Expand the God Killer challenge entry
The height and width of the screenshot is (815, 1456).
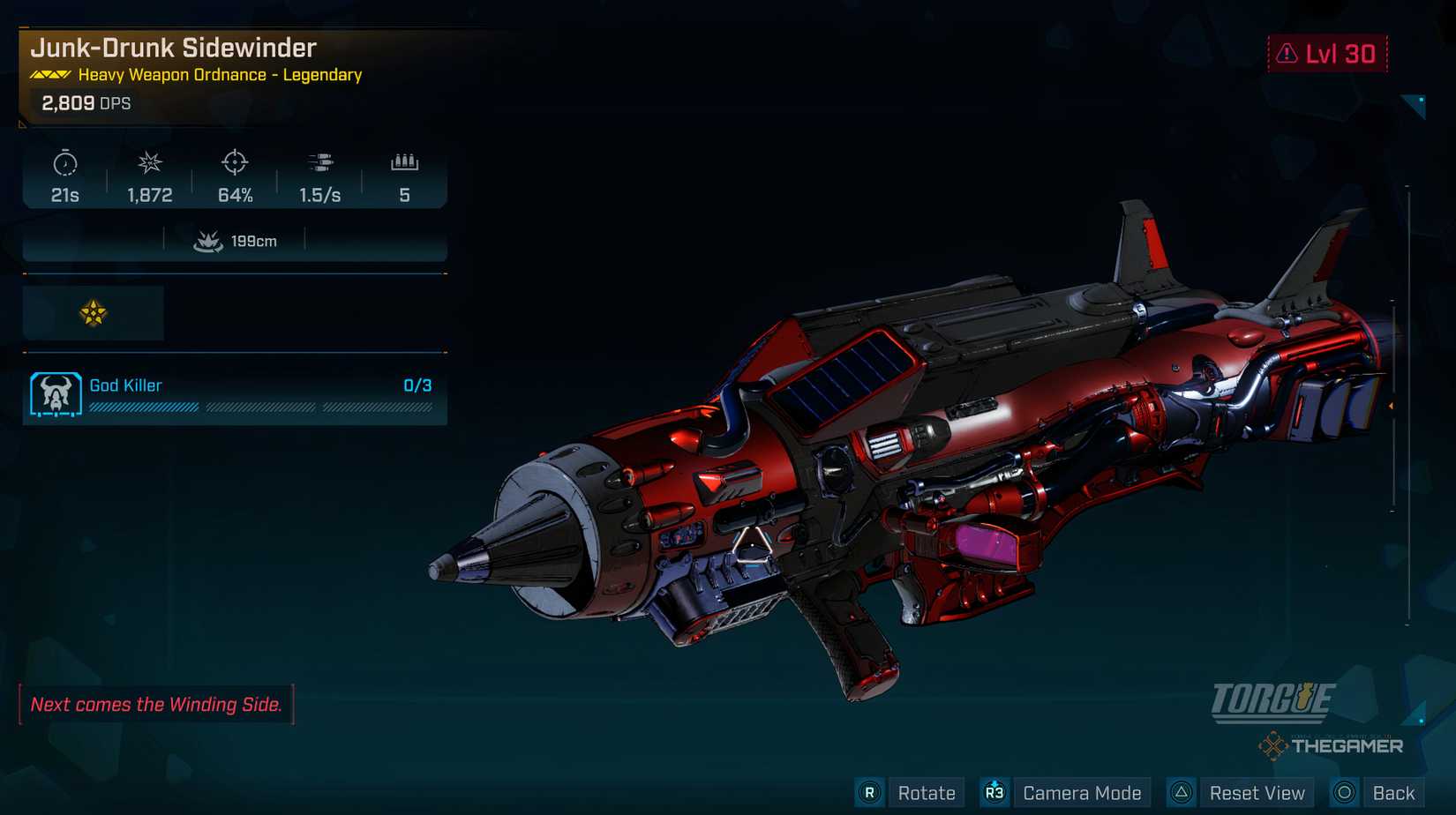[x=234, y=395]
